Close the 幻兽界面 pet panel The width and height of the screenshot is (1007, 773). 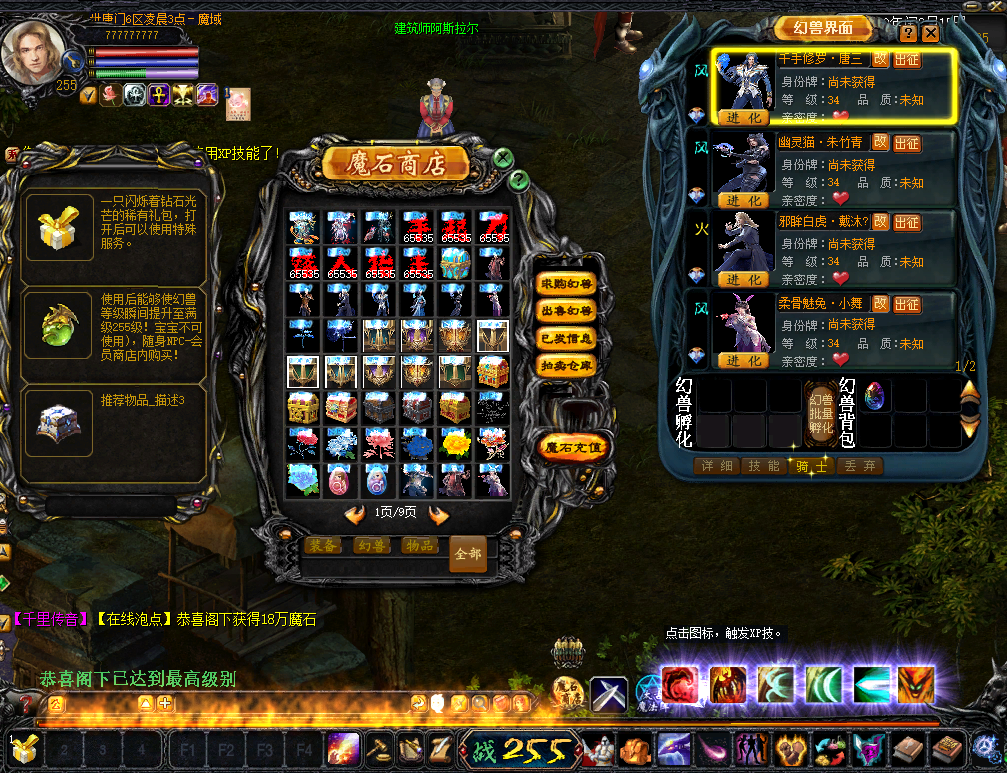(x=931, y=33)
